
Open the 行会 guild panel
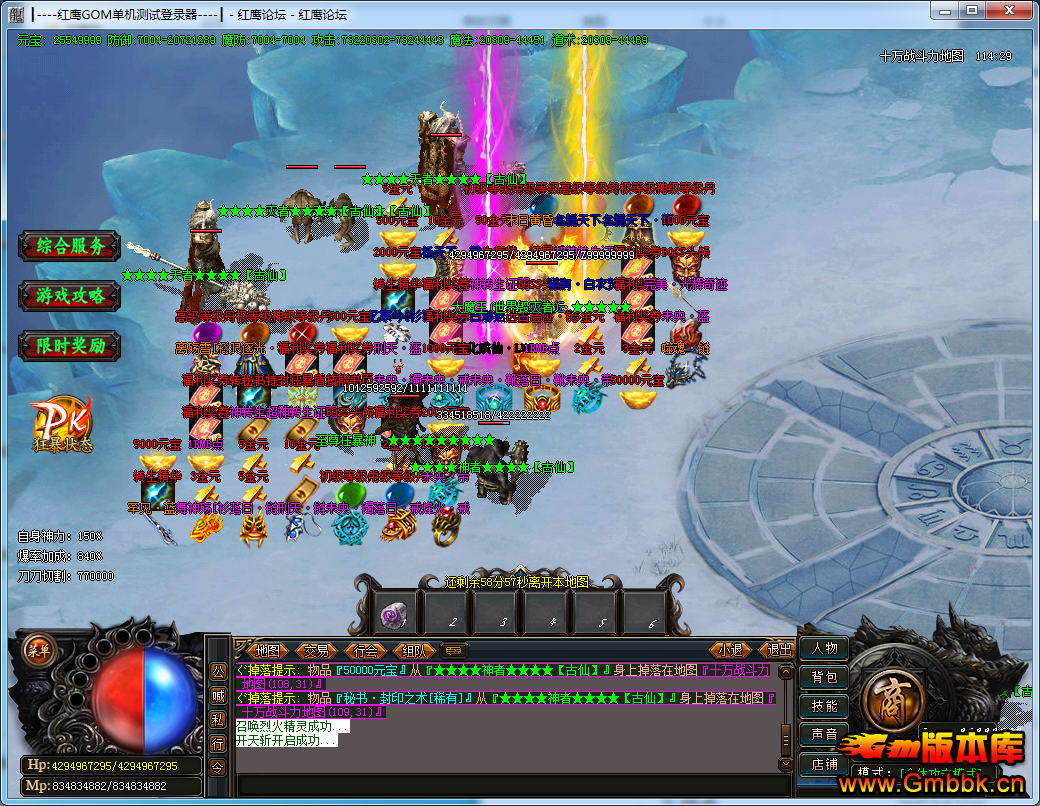(366, 650)
